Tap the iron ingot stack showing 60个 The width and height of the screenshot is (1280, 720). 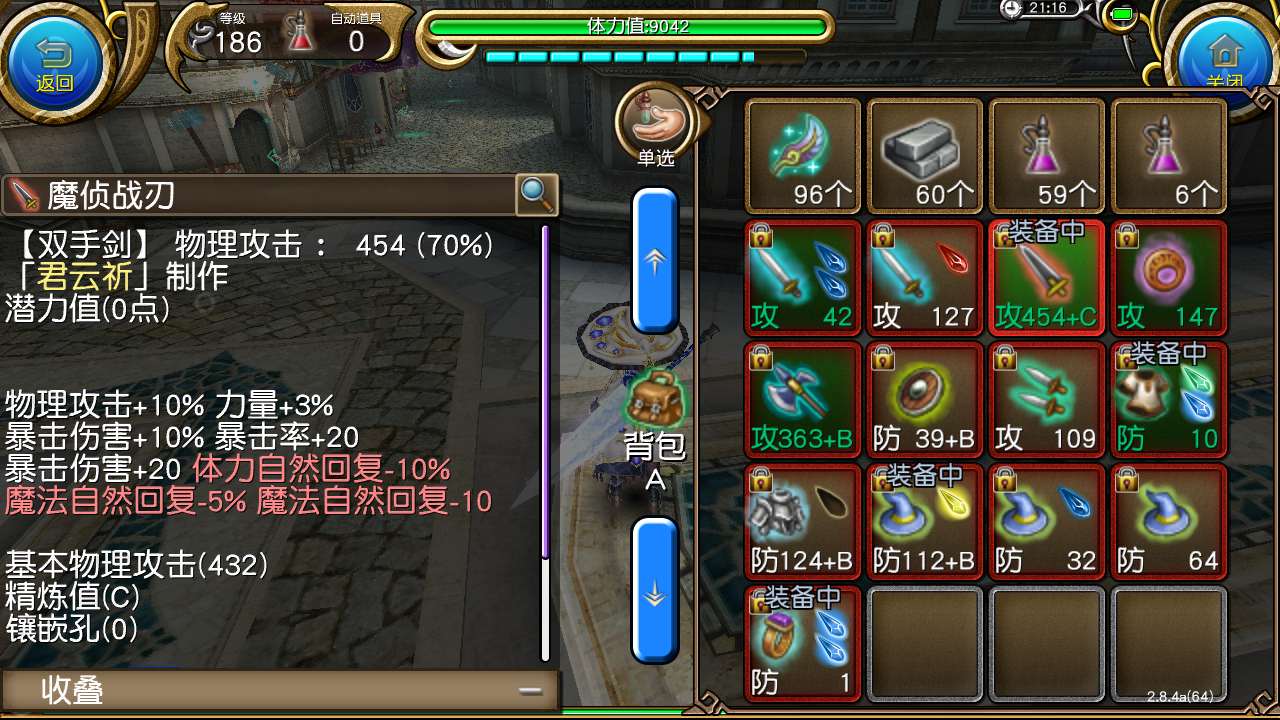[924, 155]
